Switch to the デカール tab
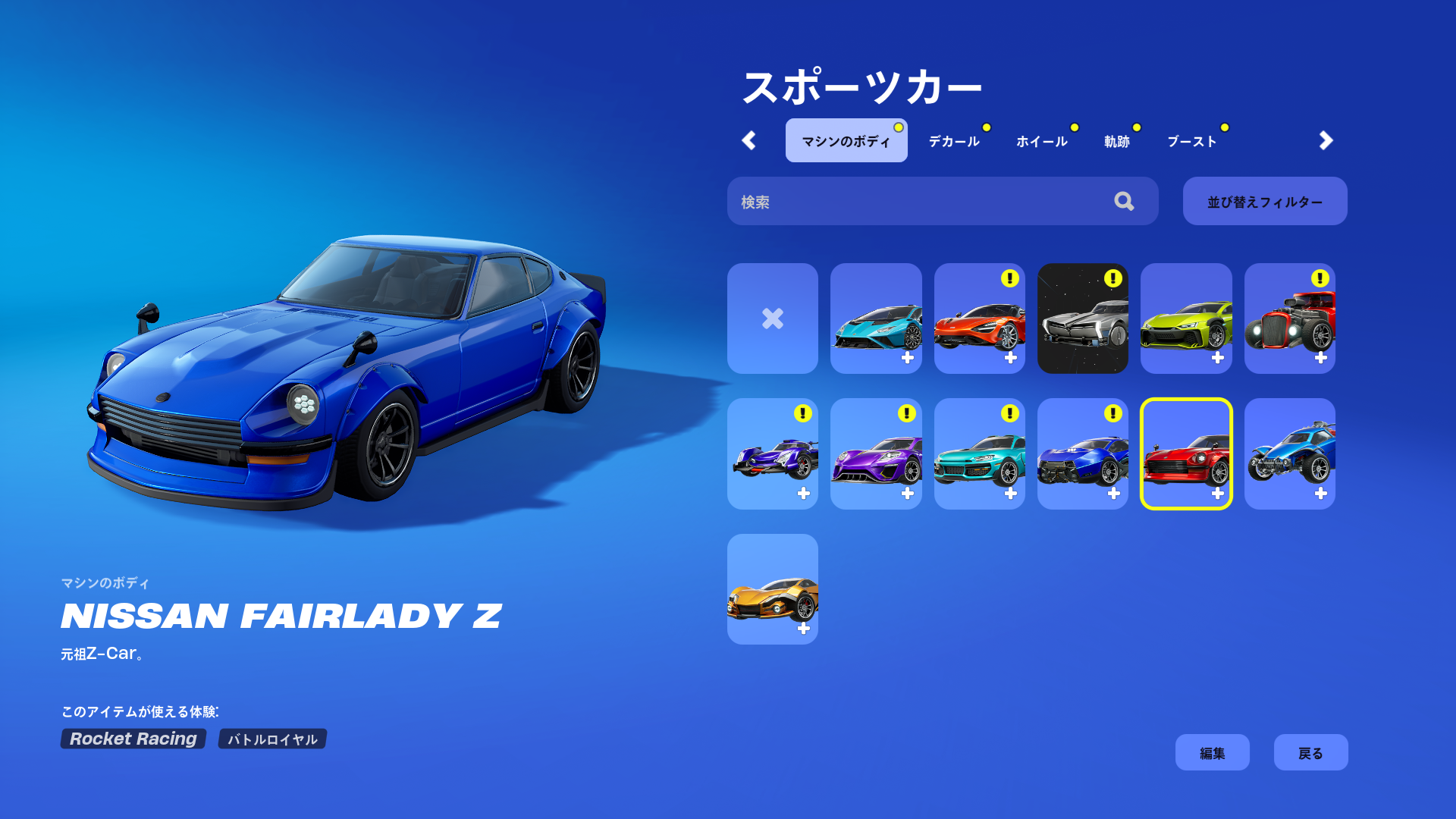The width and height of the screenshot is (1456, 819). click(x=955, y=140)
